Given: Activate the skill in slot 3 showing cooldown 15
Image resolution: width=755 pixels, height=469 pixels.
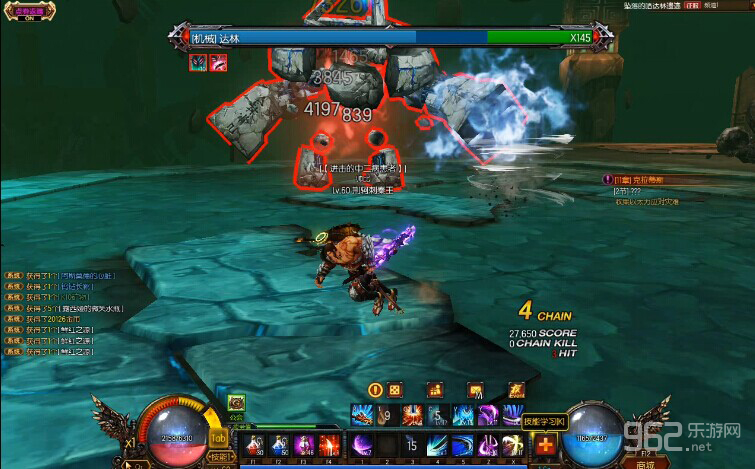Looking at the screenshot, I should point(411,445).
